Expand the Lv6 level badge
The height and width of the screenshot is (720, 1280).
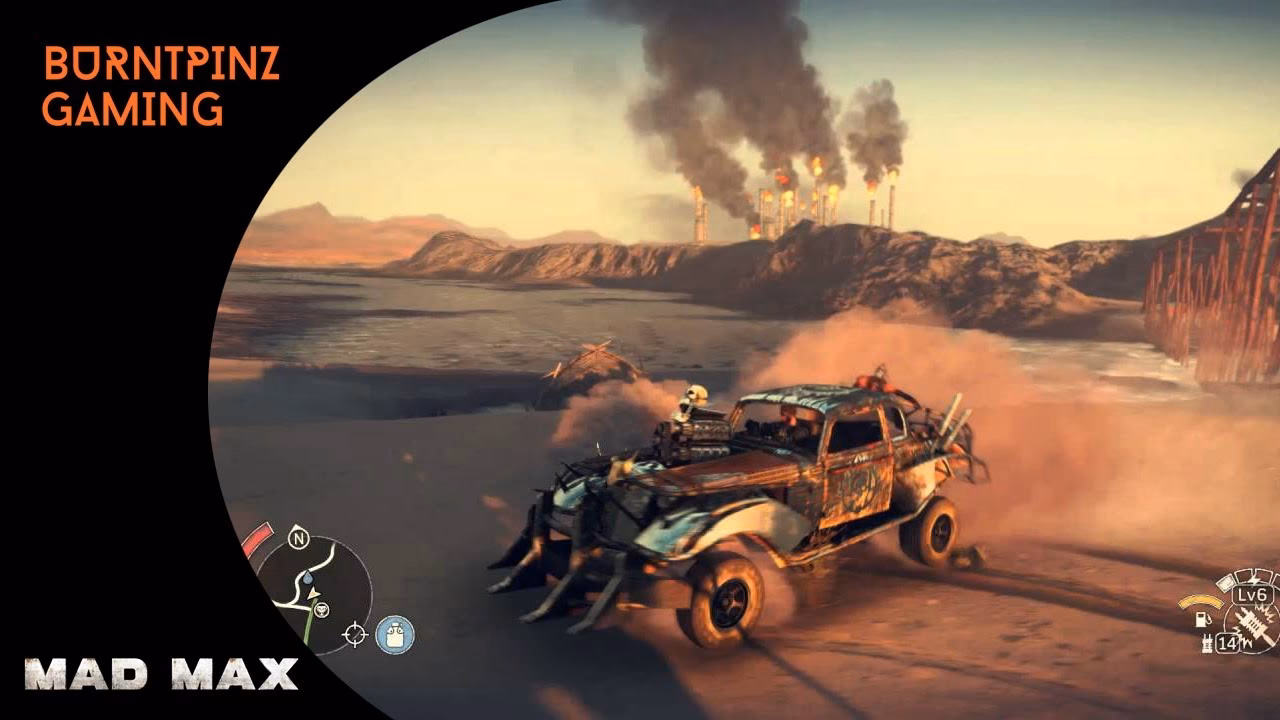click(1252, 596)
